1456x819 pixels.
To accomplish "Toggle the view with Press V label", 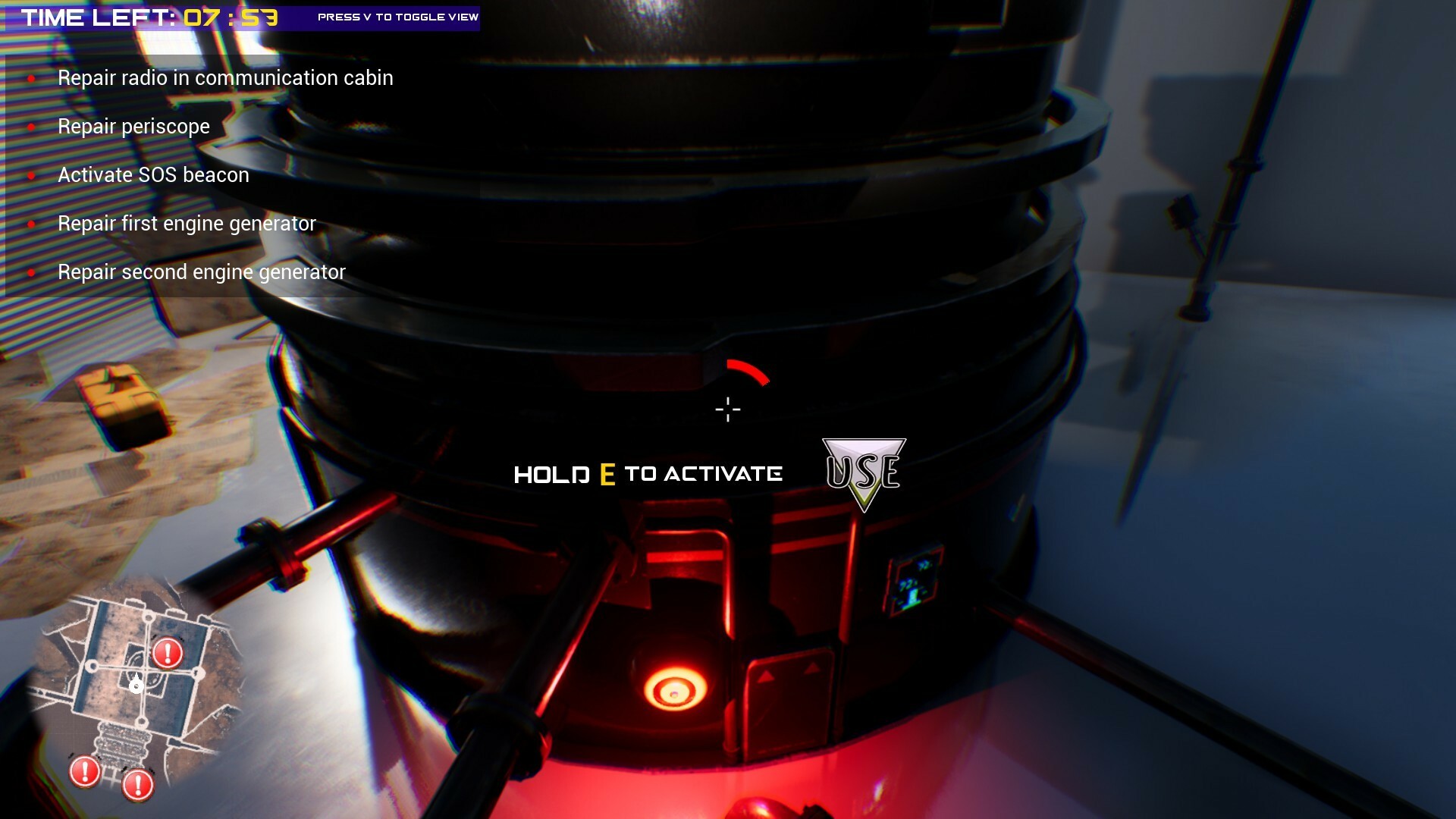I will [397, 16].
